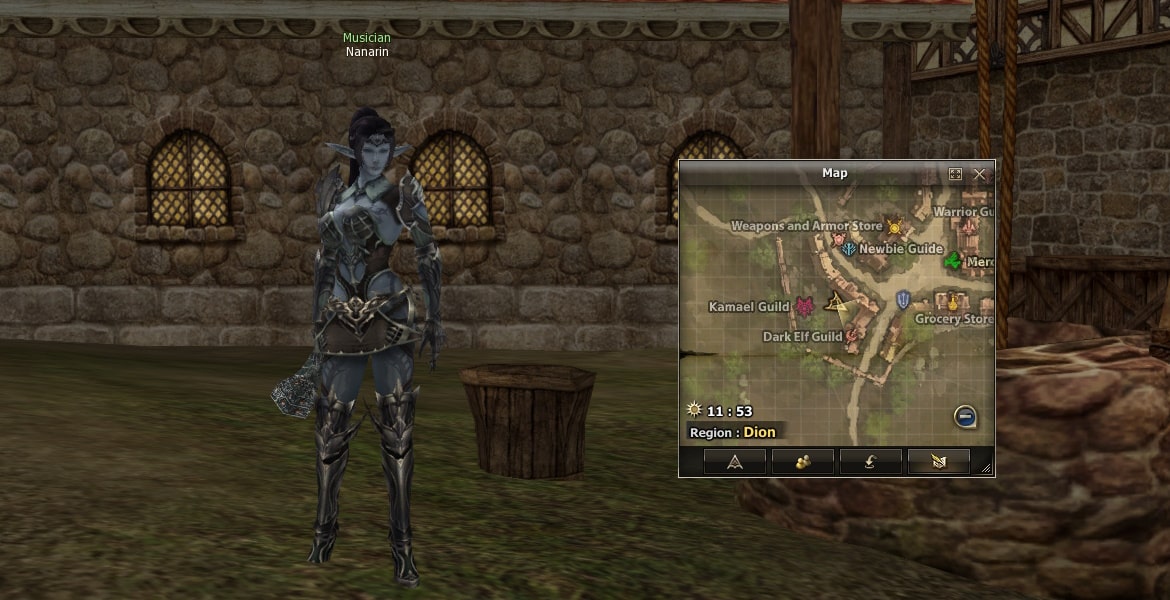Screen dimensions: 1170x600
Task: Click the green clover marker on the map
Action: click(x=953, y=261)
